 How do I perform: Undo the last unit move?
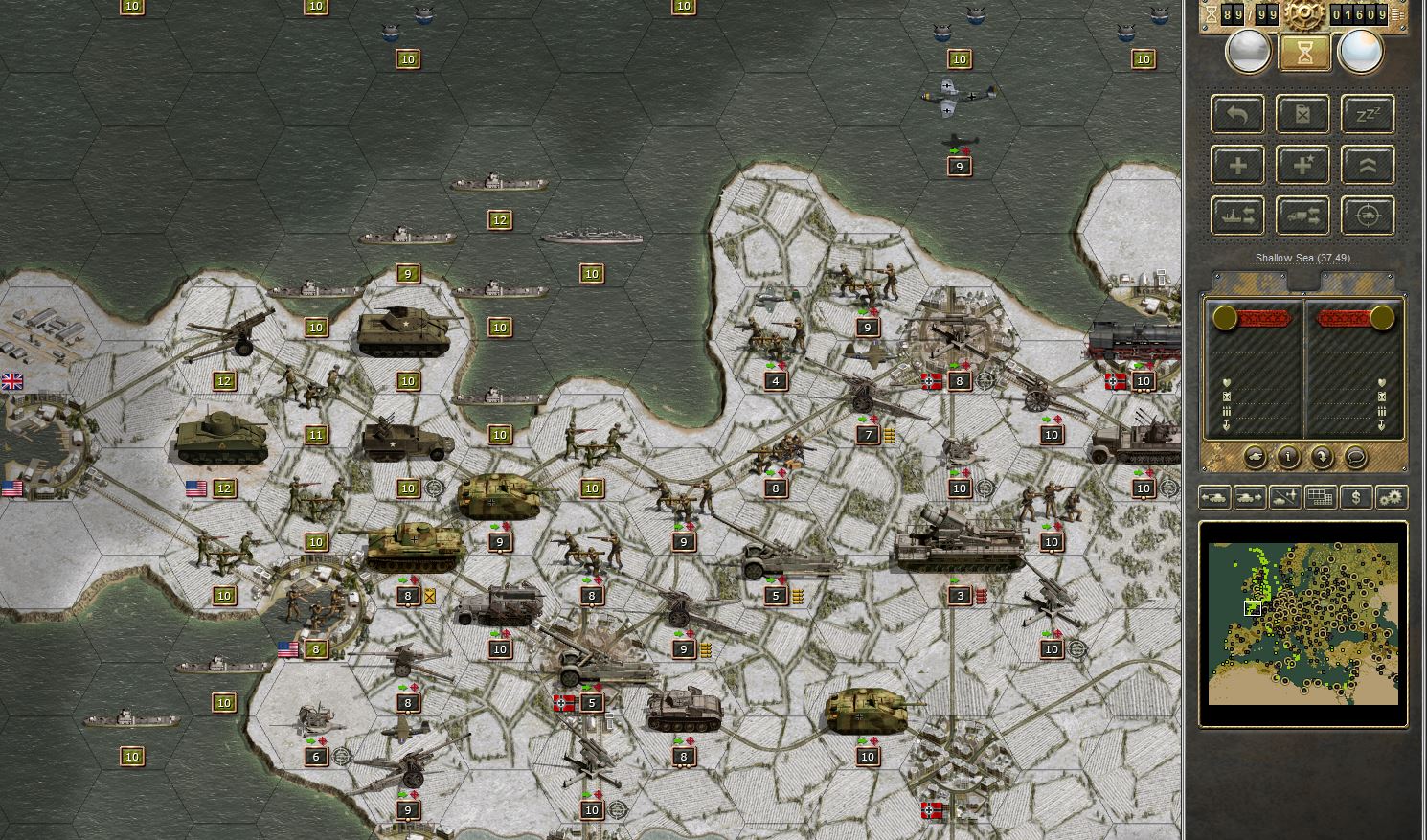coord(1237,114)
